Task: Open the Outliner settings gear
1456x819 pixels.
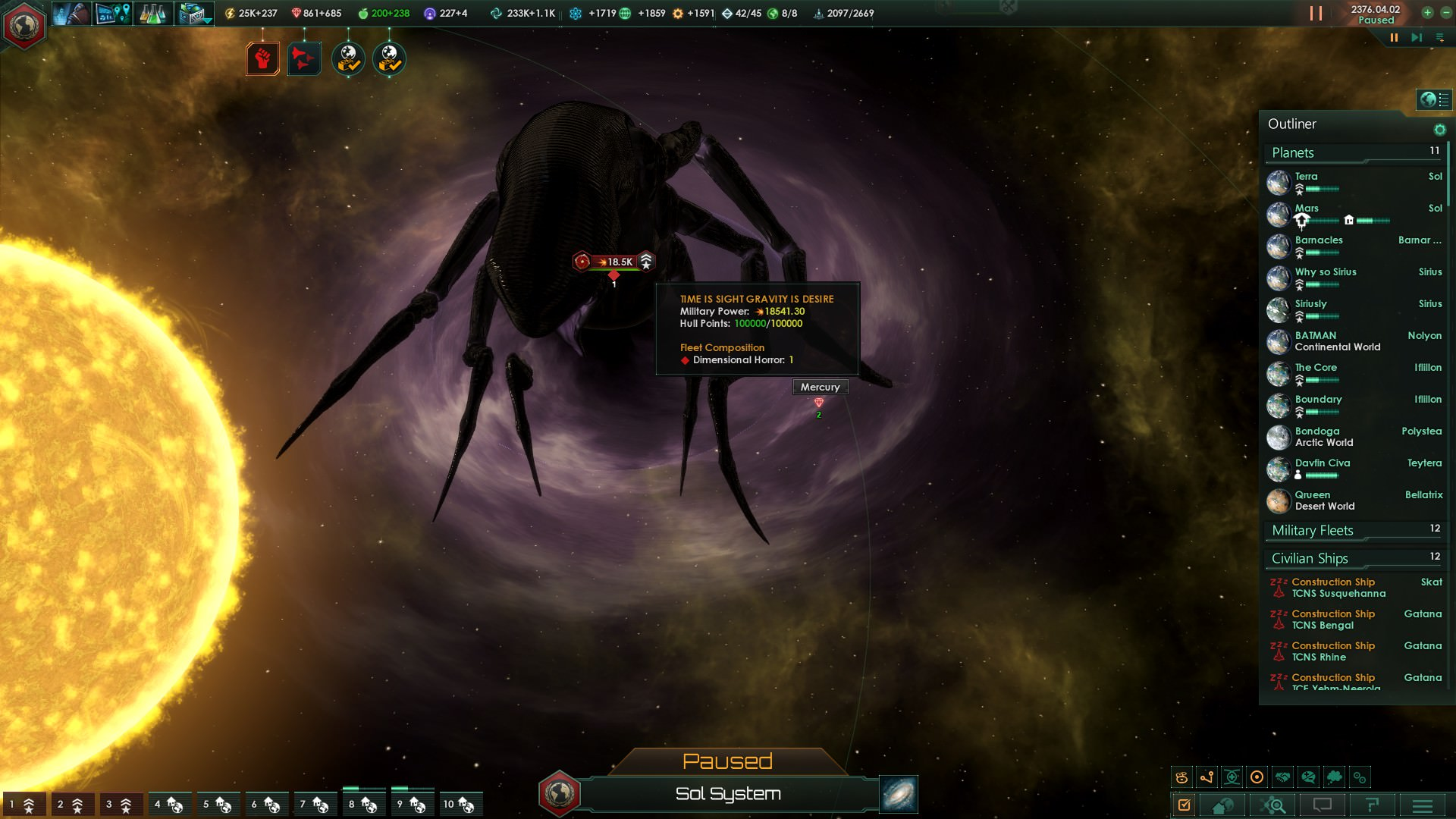Action: [1439, 130]
